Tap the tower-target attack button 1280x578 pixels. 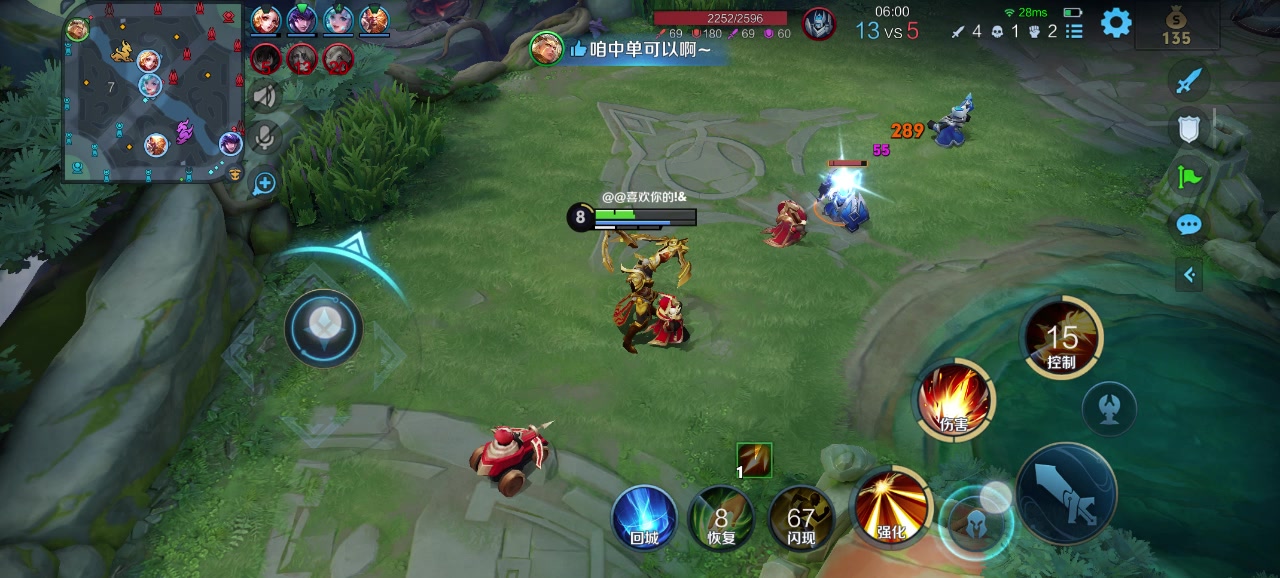coord(1109,408)
